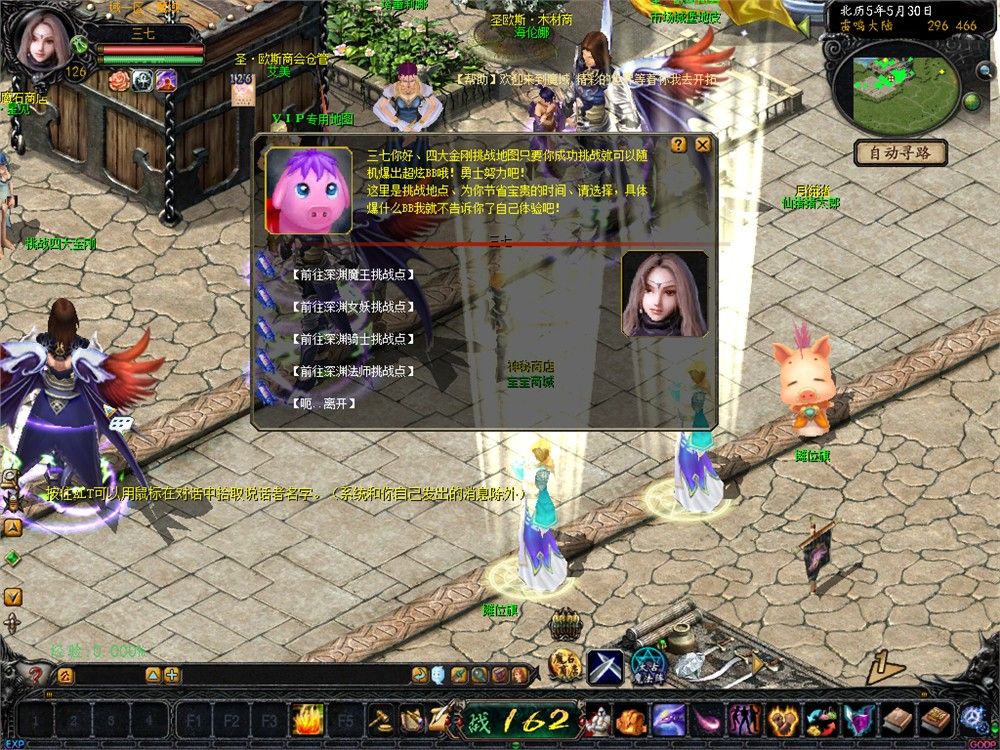Click the 自动寻路 auto-pathfinding button
This screenshot has height=750, width=1000.
pyautogui.click(x=900, y=154)
